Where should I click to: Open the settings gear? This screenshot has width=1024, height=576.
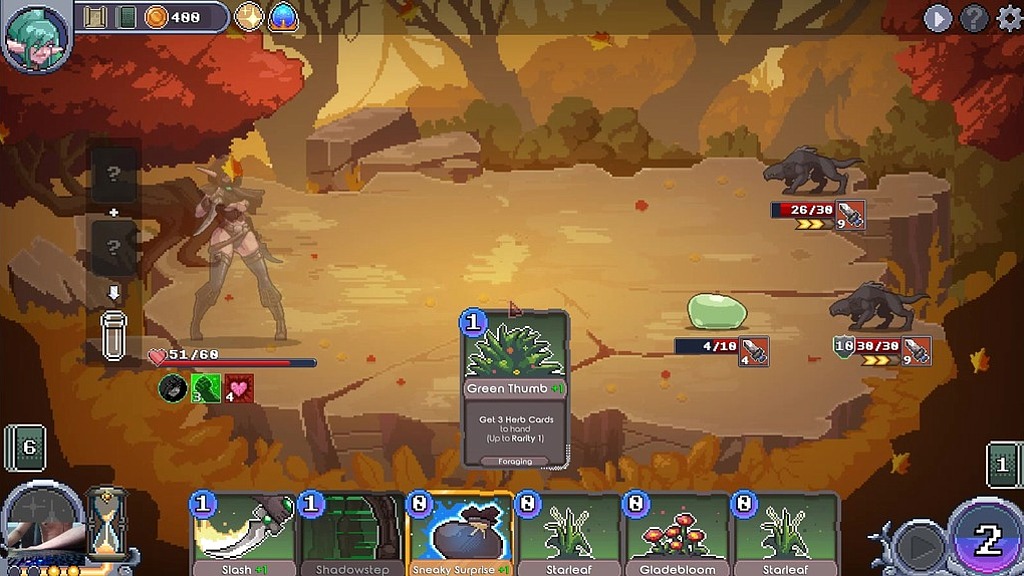[x=1010, y=18]
